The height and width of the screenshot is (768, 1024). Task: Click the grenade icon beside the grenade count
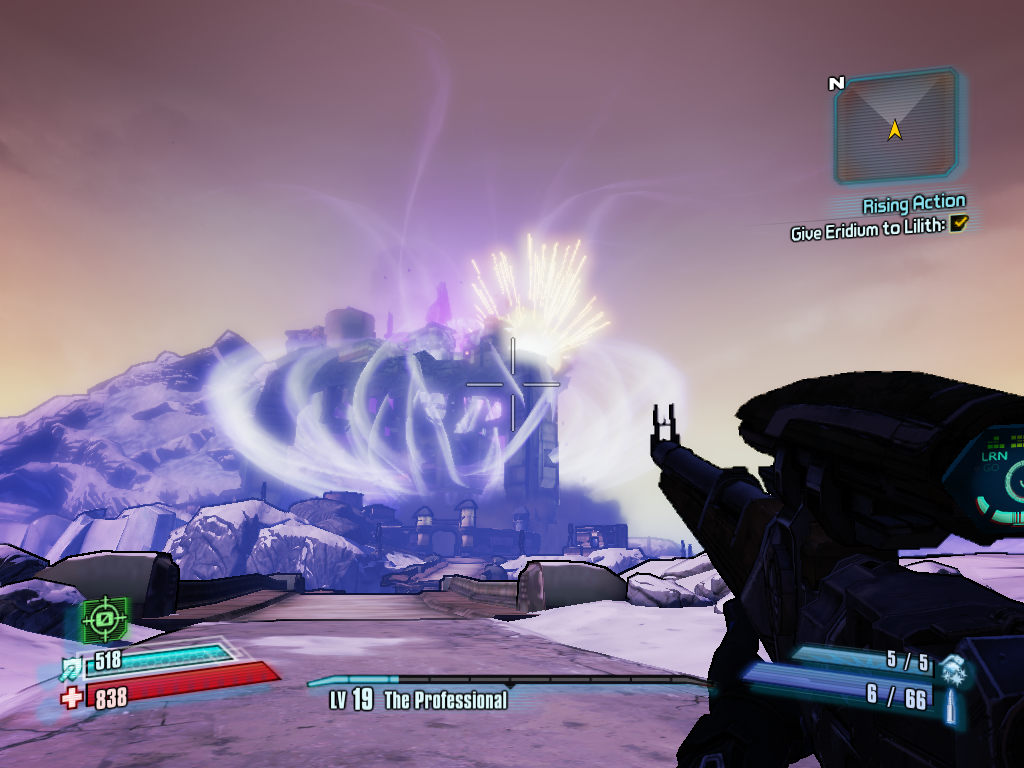[953, 663]
